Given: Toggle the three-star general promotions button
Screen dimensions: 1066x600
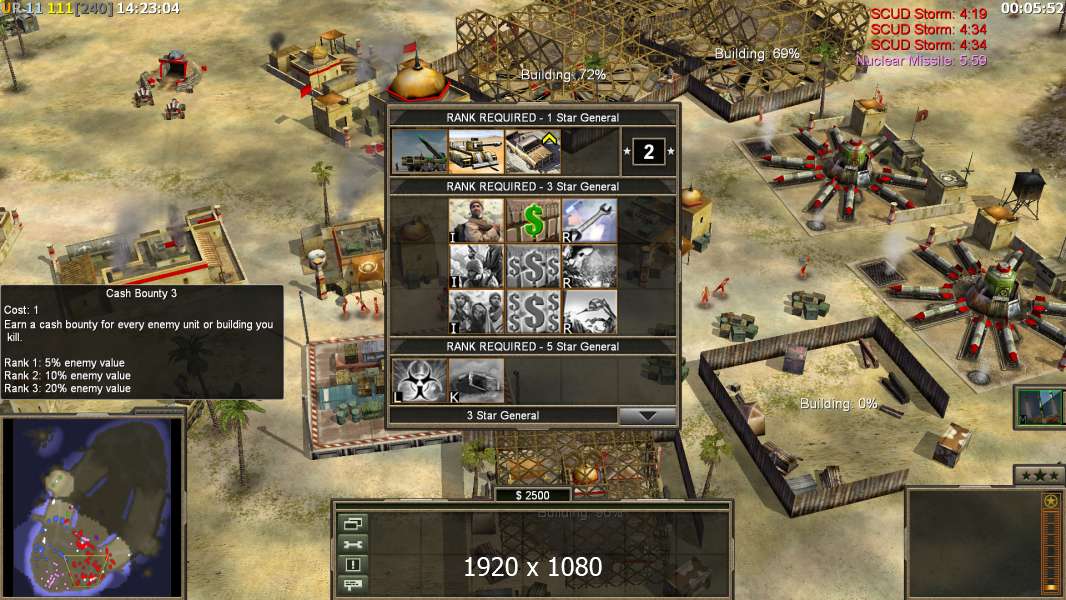Looking at the screenshot, I should click(x=1038, y=475).
